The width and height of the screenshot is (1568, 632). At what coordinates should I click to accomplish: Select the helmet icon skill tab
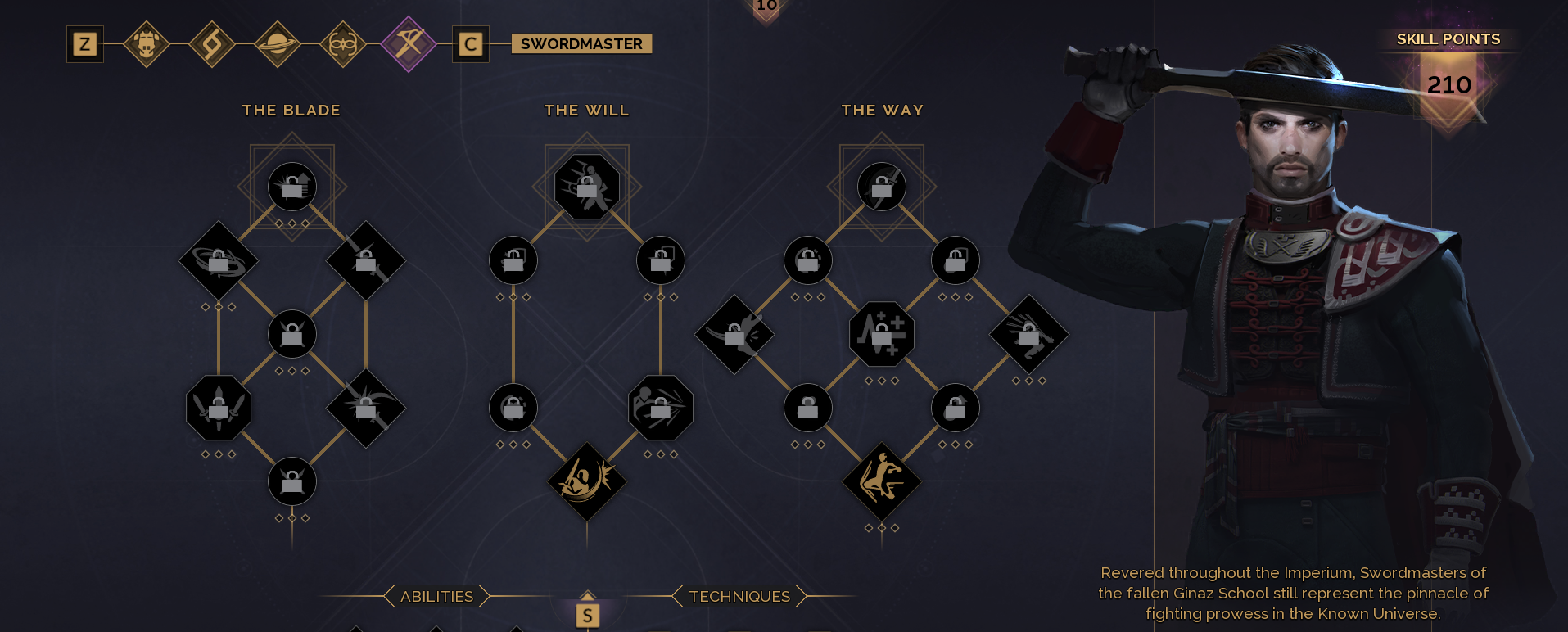tap(147, 44)
